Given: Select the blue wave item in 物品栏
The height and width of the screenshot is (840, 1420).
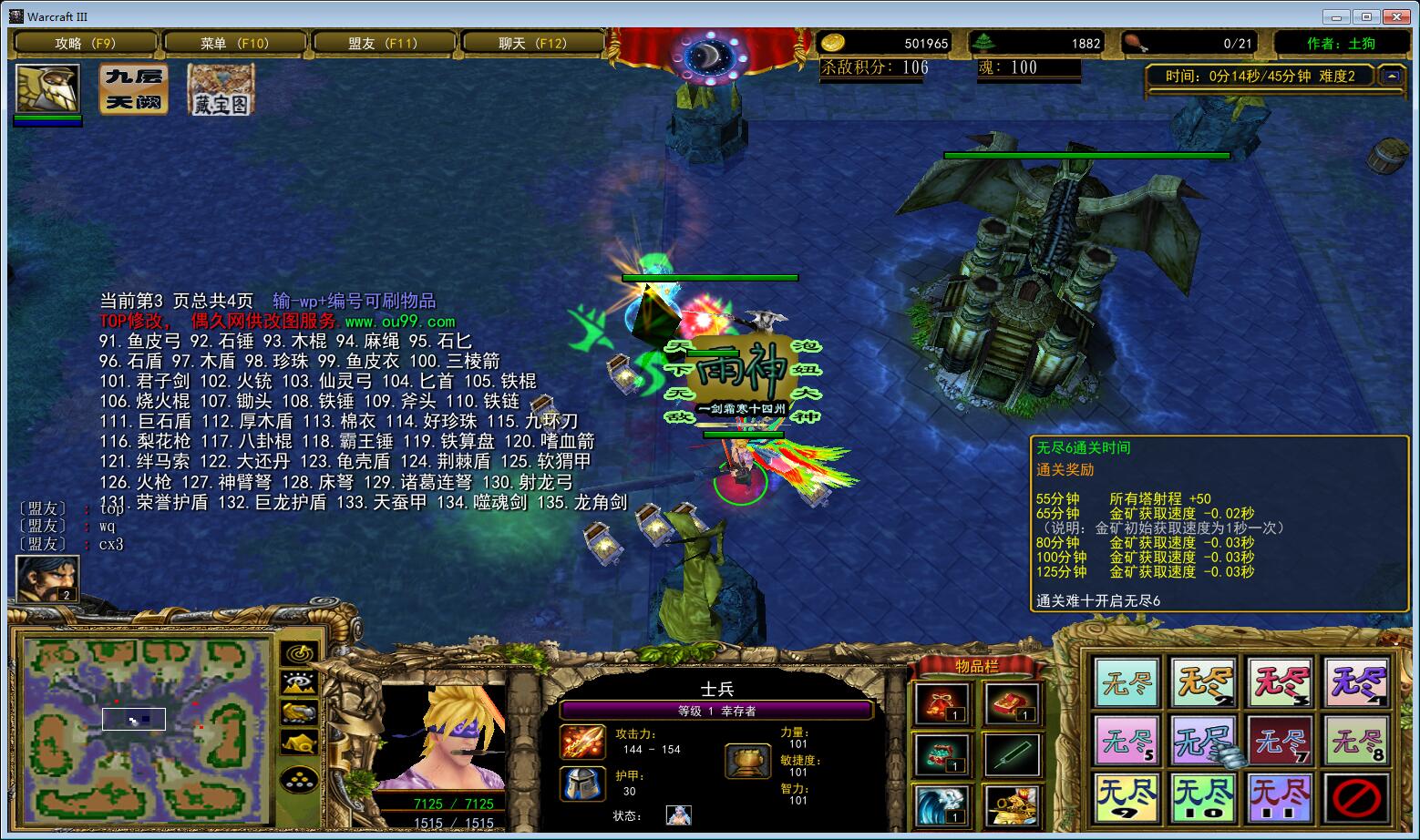Looking at the screenshot, I should pos(943,806).
